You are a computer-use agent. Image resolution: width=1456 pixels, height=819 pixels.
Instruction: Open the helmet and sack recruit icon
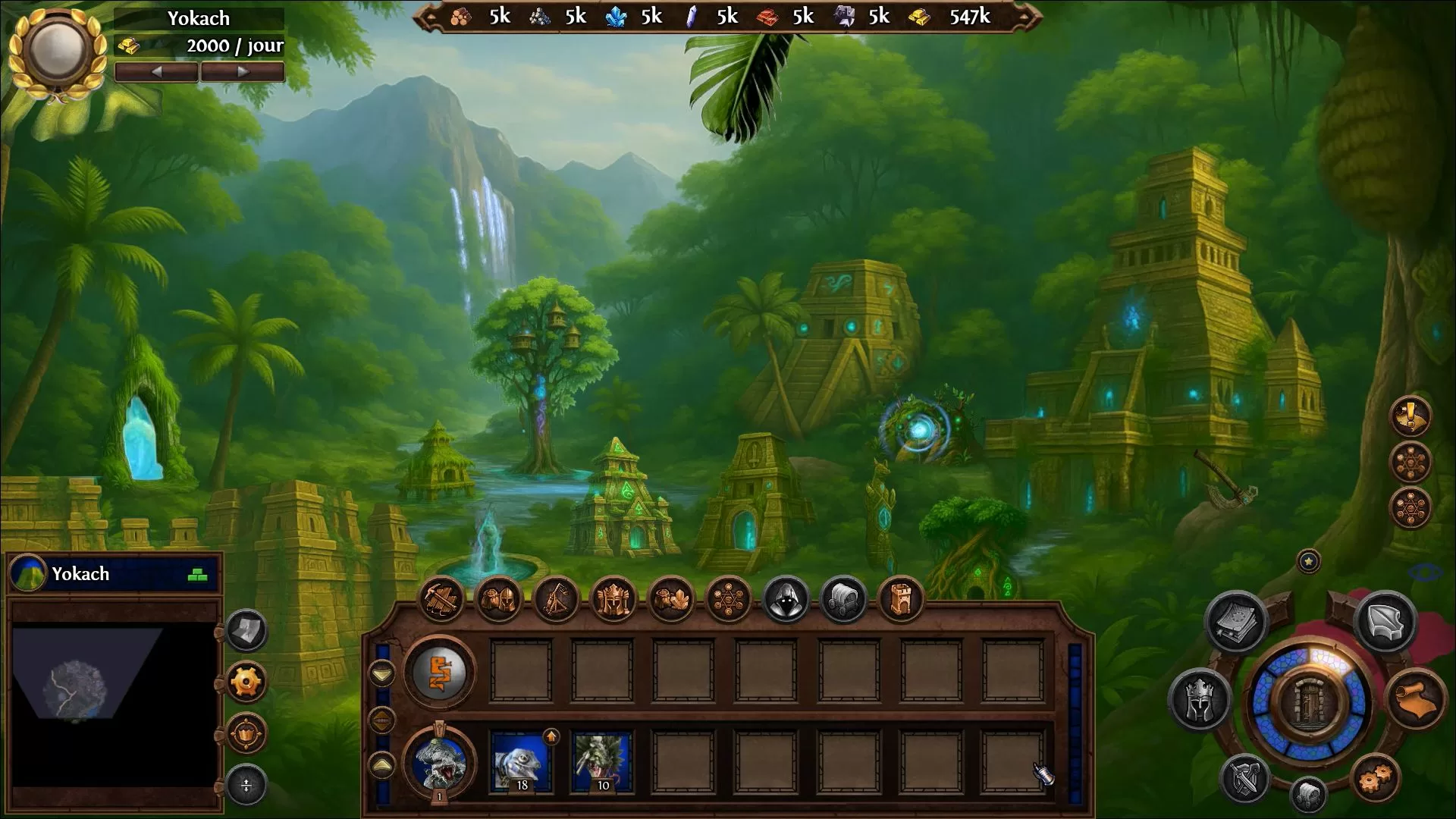point(499,599)
